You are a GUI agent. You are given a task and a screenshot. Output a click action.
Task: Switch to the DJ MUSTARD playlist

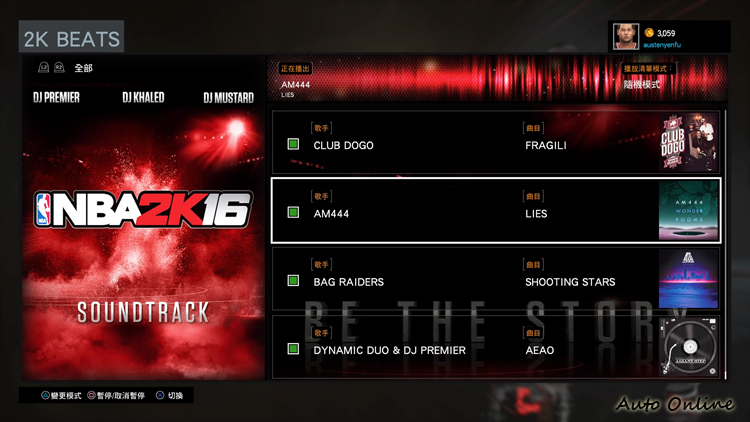tap(228, 98)
